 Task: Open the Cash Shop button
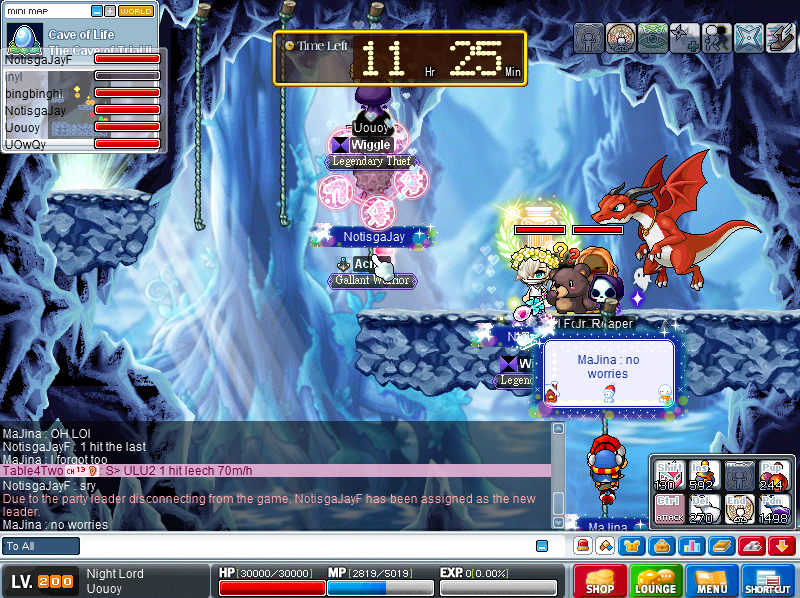coord(599,581)
